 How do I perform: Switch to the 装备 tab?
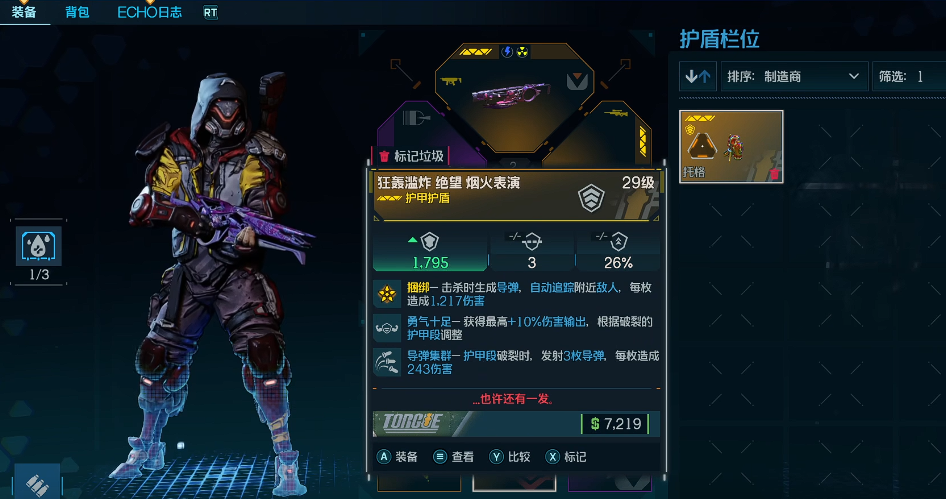(x=25, y=12)
